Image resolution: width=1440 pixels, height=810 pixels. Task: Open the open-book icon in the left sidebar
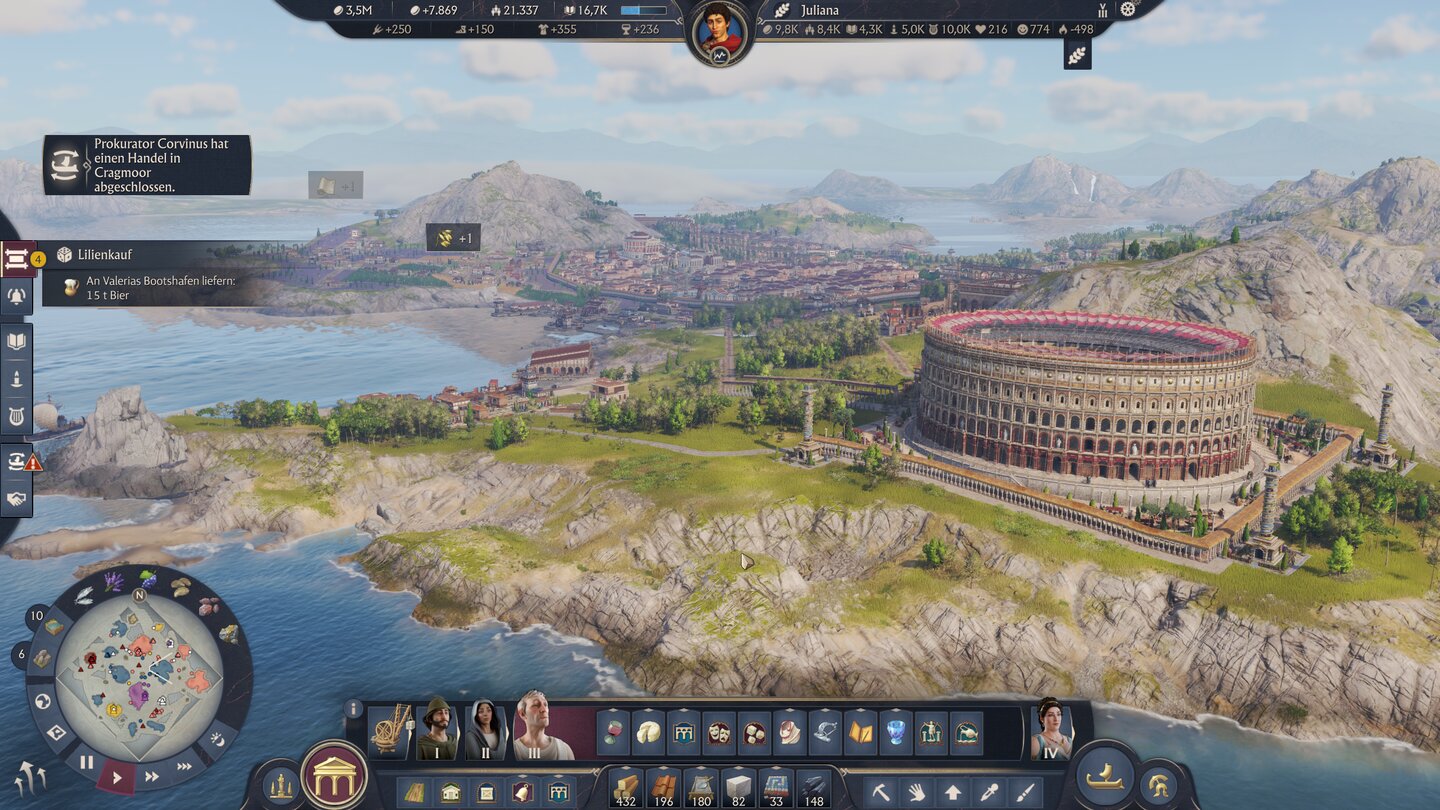tap(17, 341)
